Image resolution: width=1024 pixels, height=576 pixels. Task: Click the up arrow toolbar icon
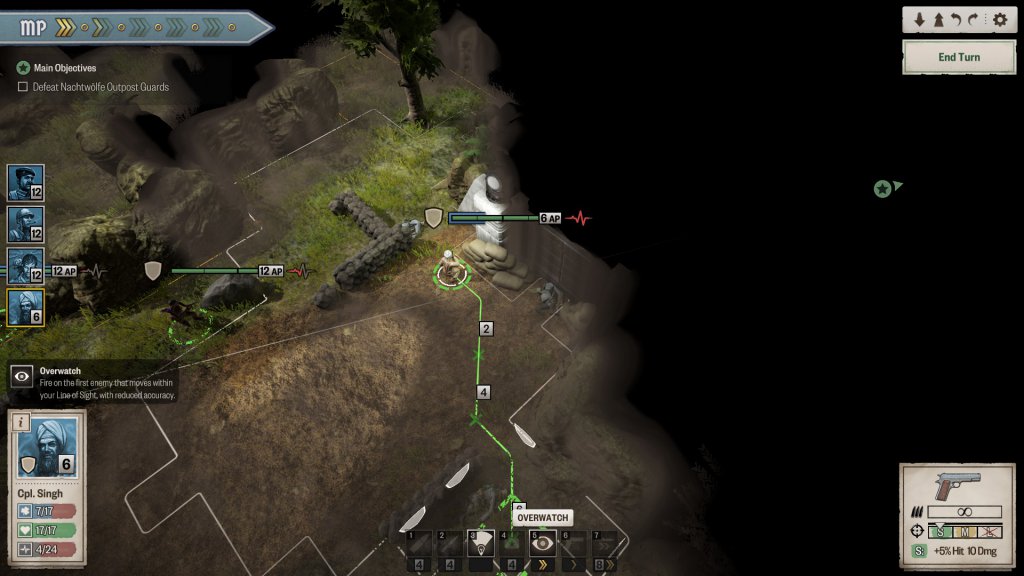click(x=939, y=19)
